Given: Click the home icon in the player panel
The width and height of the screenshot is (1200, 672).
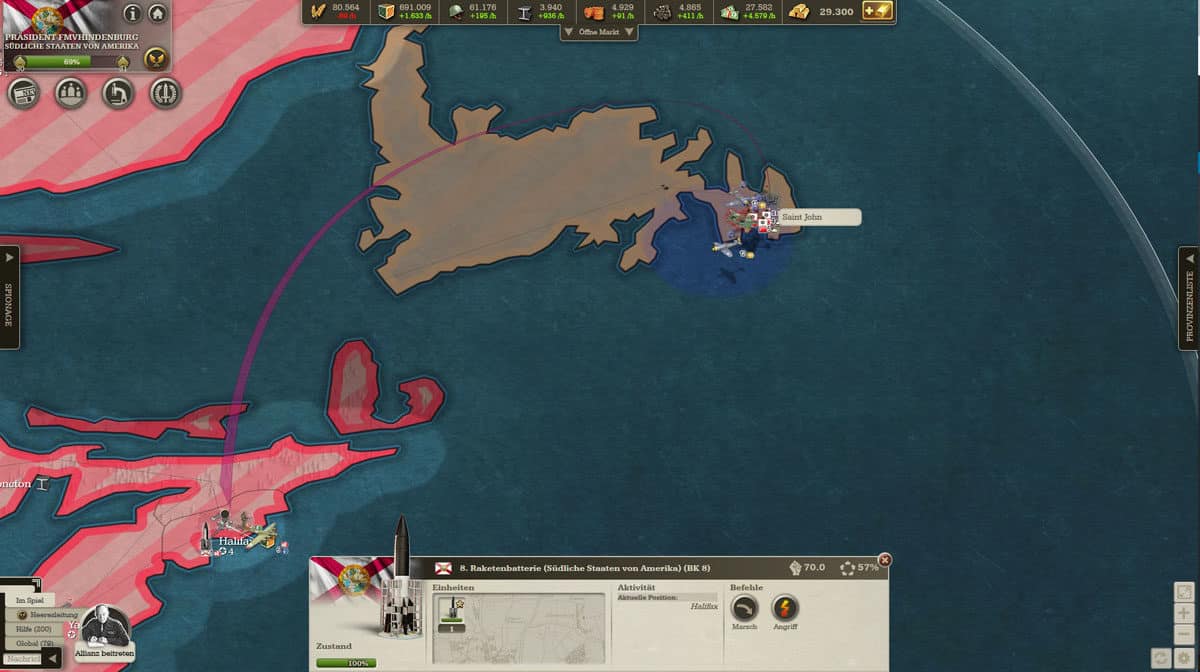Looking at the screenshot, I should pyautogui.click(x=157, y=14).
